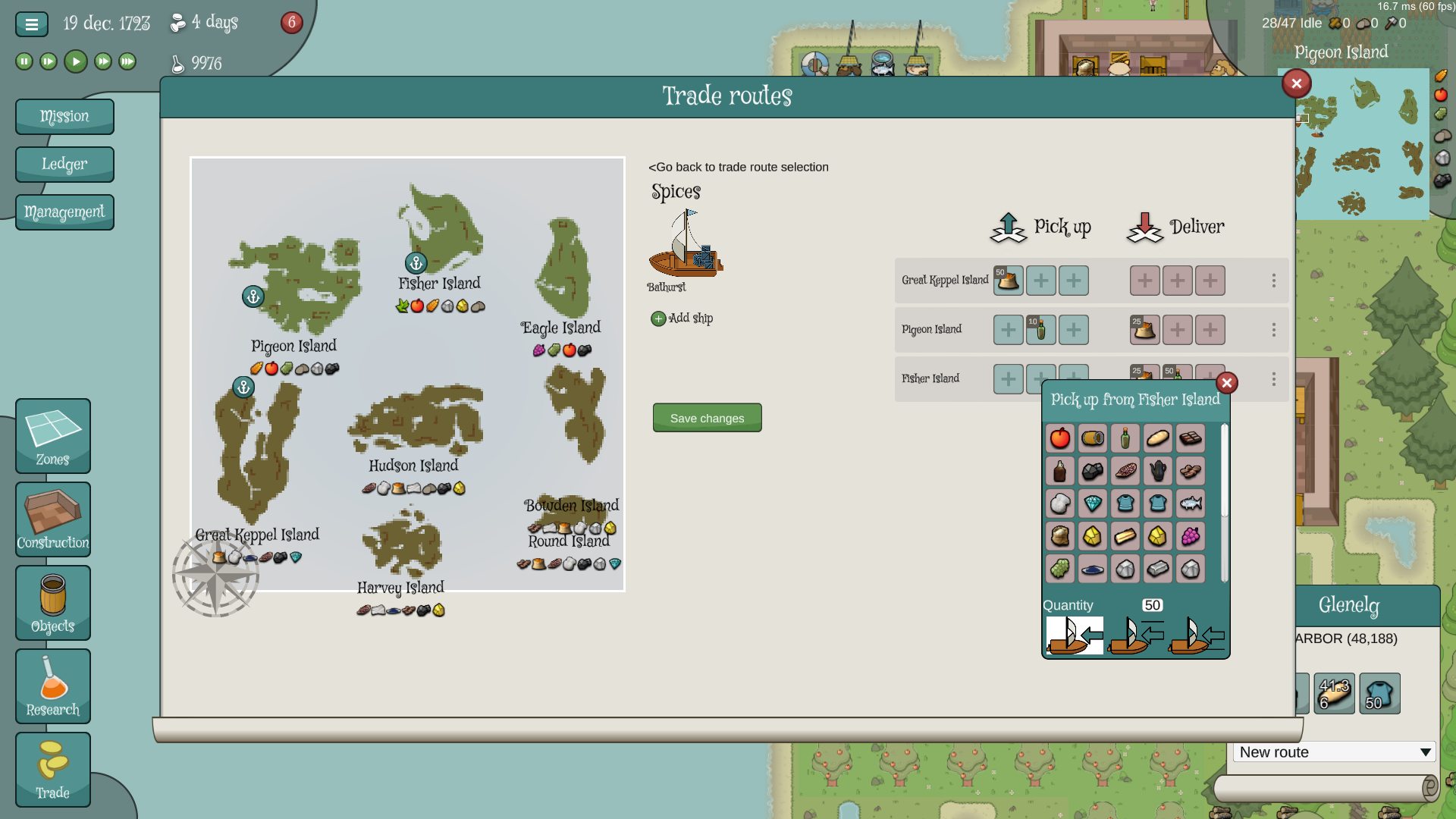1456x819 pixels.
Task: Go back to trade route selection
Action: [x=738, y=167]
